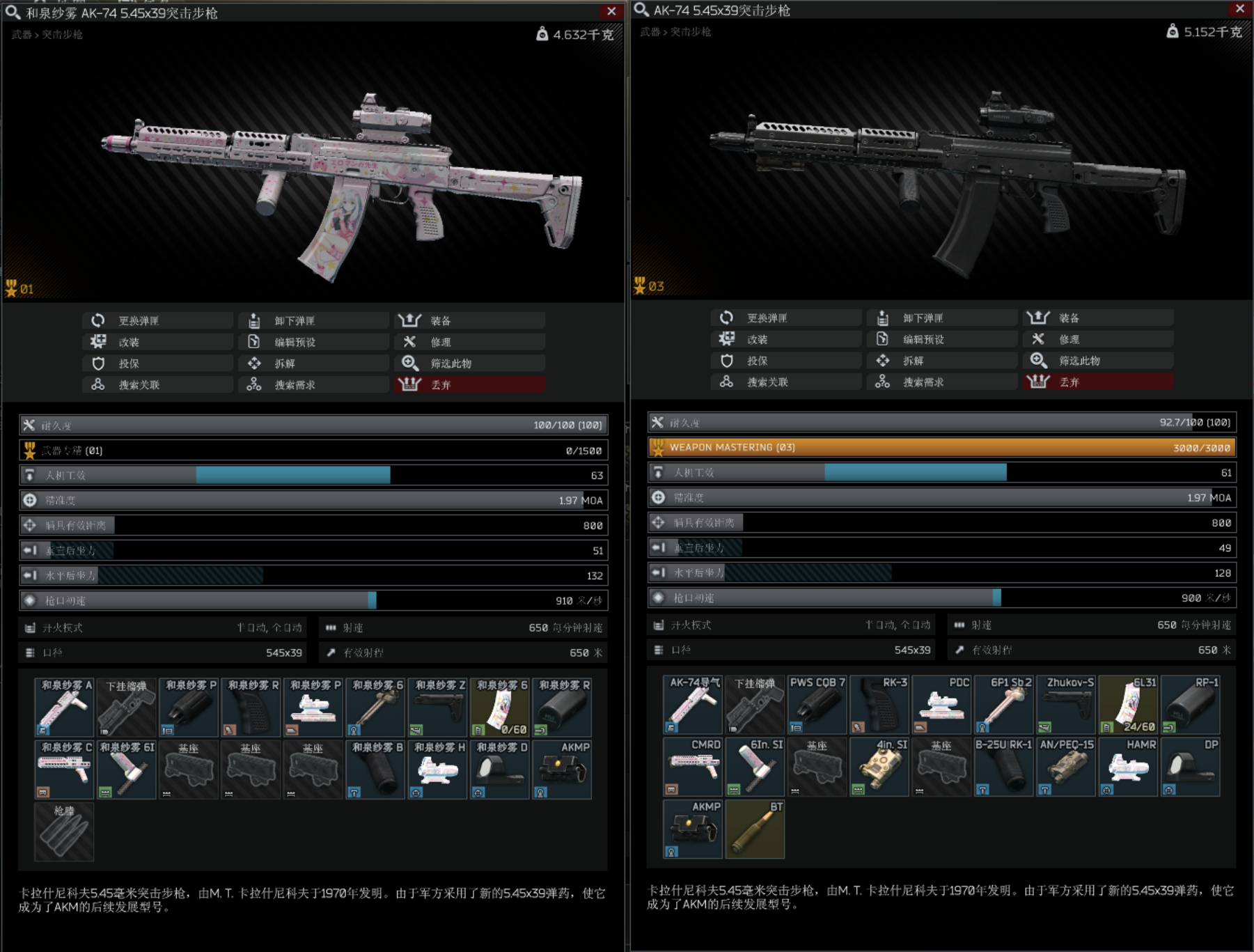Choose 改装 for the pink rifle

click(x=157, y=342)
